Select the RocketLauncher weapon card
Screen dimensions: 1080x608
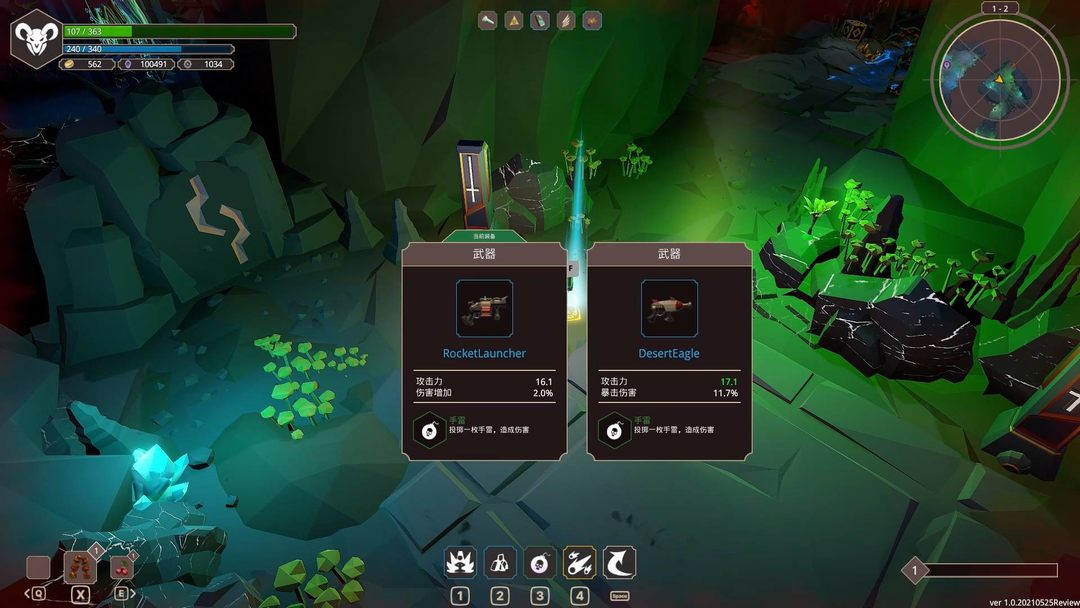click(x=484, y=351)
